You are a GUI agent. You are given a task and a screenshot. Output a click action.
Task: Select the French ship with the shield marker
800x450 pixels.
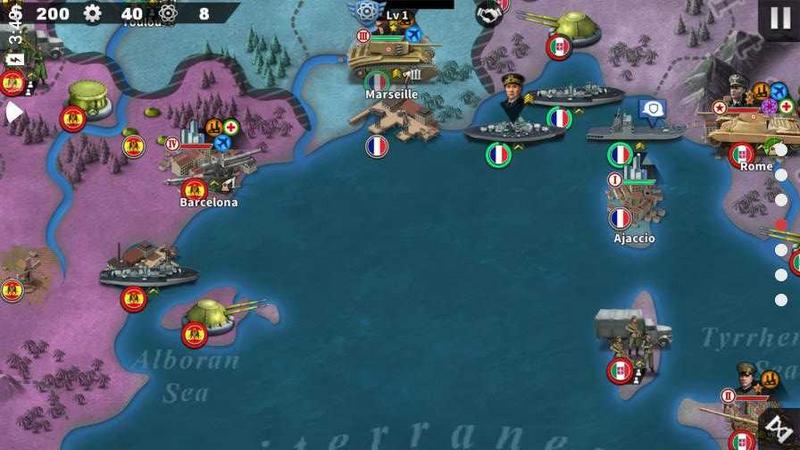point(634,127)
